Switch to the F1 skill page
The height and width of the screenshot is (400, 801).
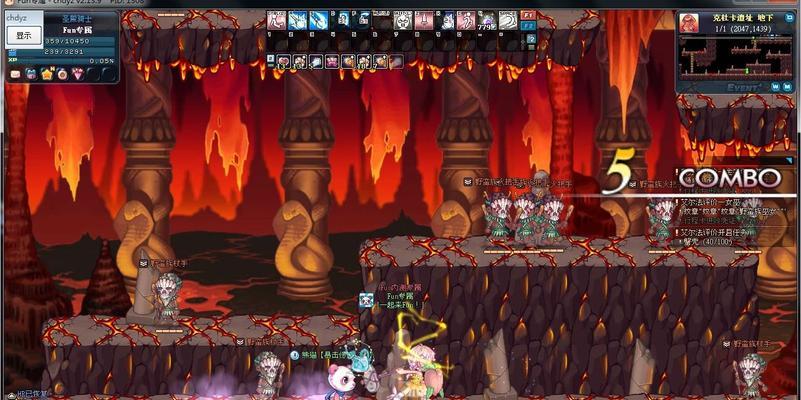pyautogui.click(x=528, y=16)
